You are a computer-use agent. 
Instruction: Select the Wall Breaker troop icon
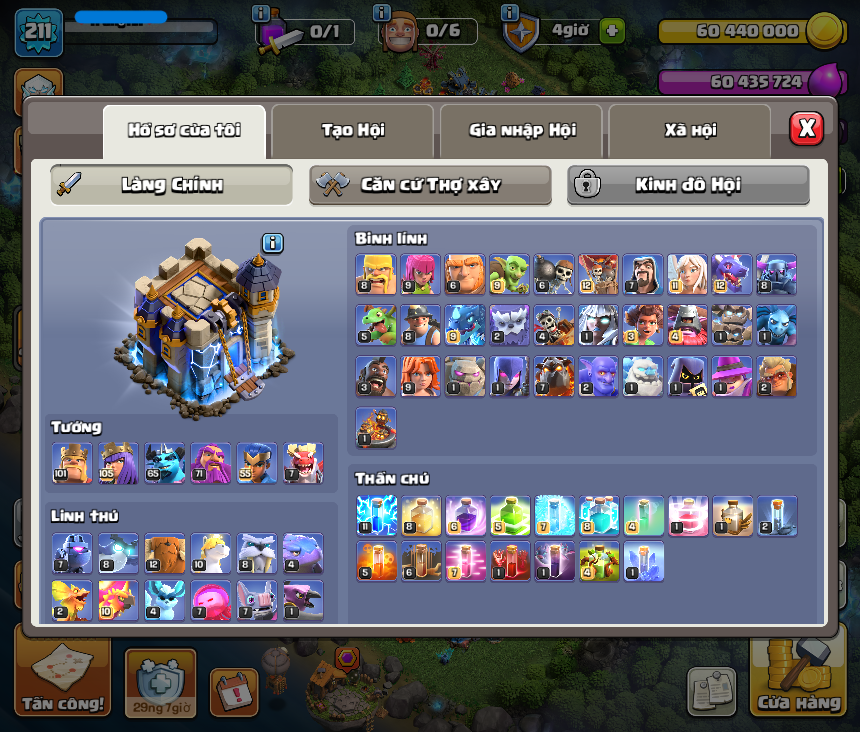553,274
